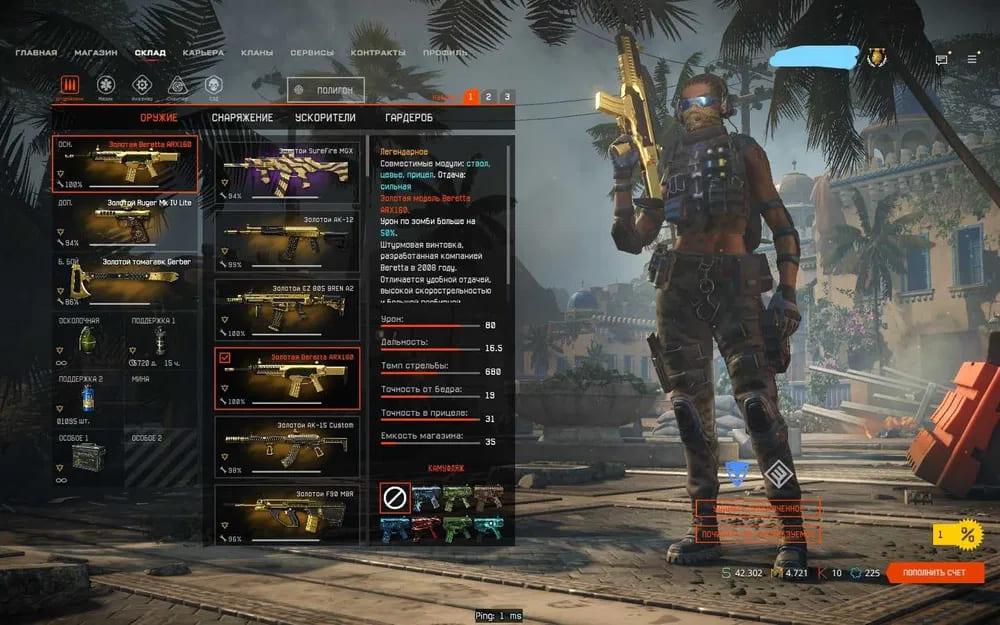Image resolution: width=1000 pixels, height=625 pixels.
Task: Choose the Золотой F90 MBR weapon
Action: (287, 514)
